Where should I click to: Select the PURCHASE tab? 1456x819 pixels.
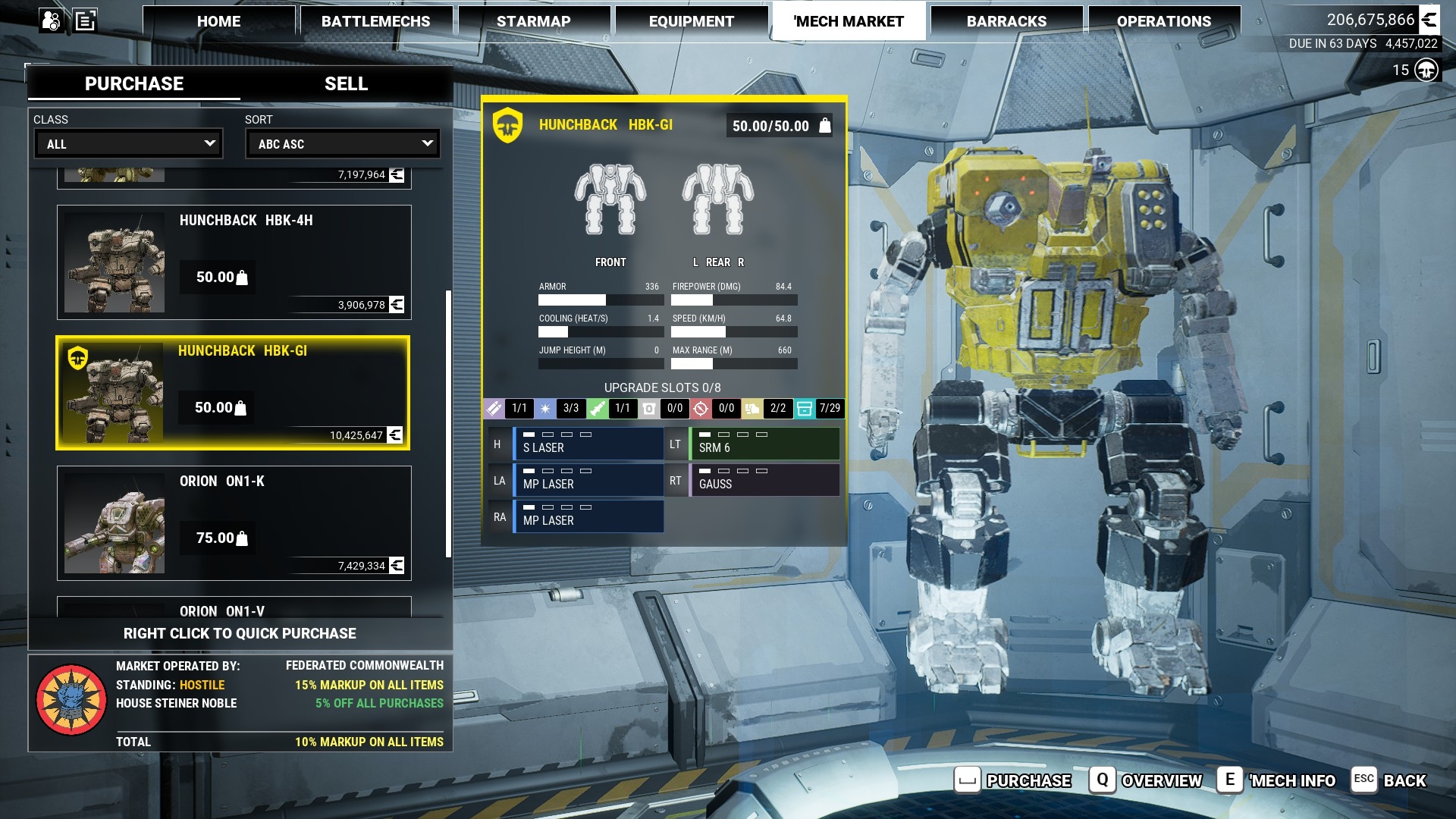134,83
